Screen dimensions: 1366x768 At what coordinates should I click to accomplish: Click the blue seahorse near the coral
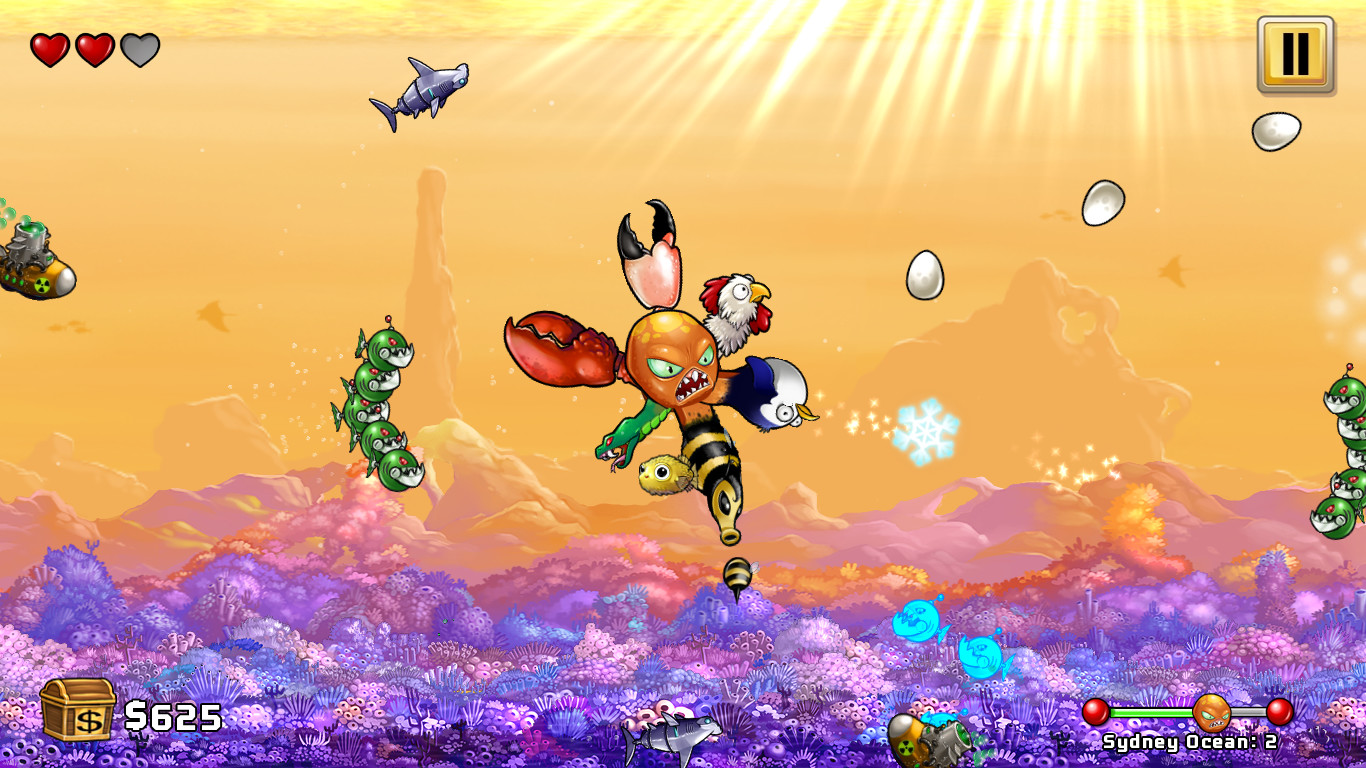(922, 625)
